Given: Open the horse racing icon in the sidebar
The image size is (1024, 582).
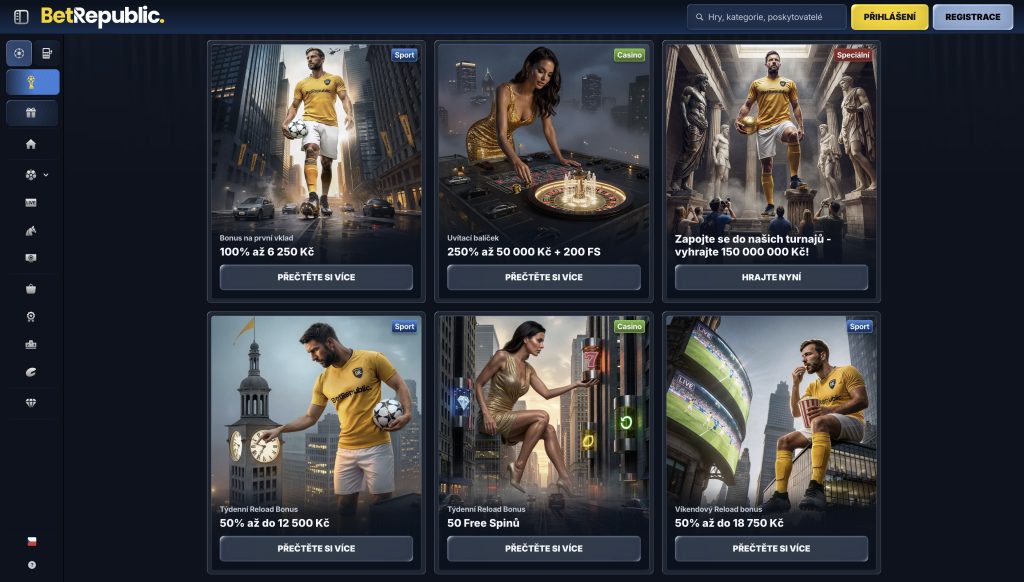Looking at the screenshot, I should pyautogui.click(x=31, y=230).
